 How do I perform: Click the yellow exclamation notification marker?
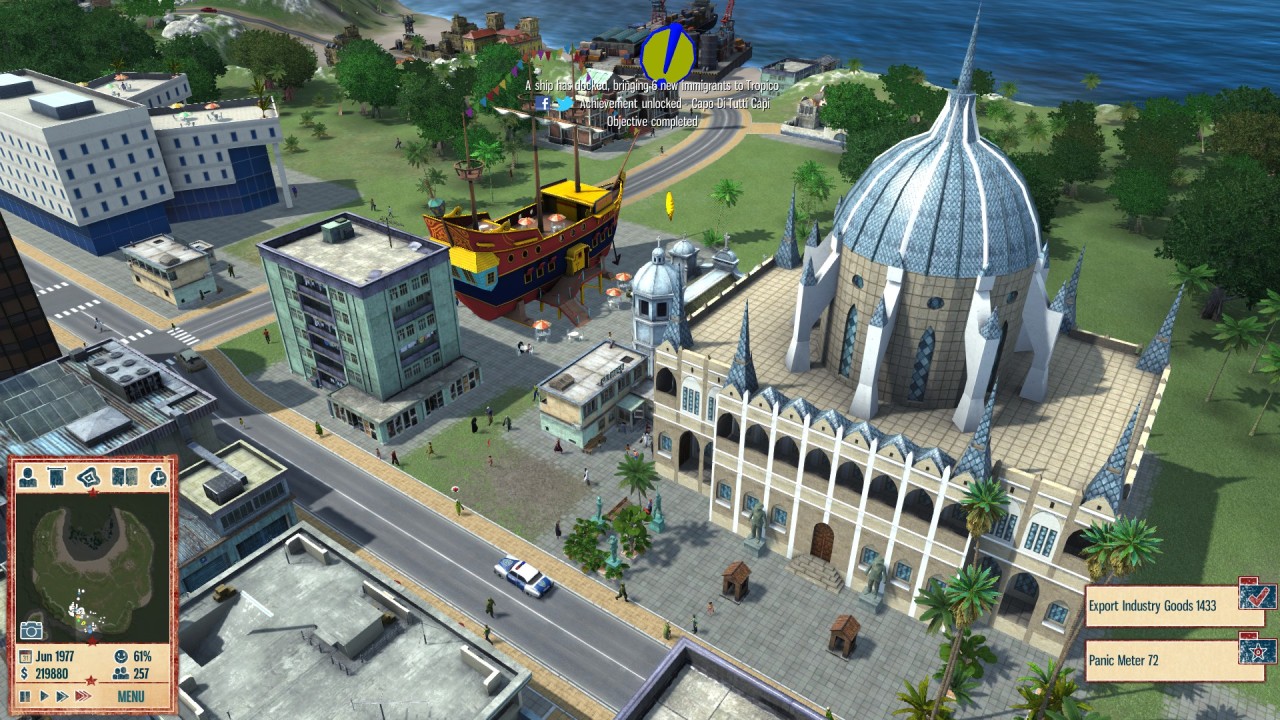(667, 52)
